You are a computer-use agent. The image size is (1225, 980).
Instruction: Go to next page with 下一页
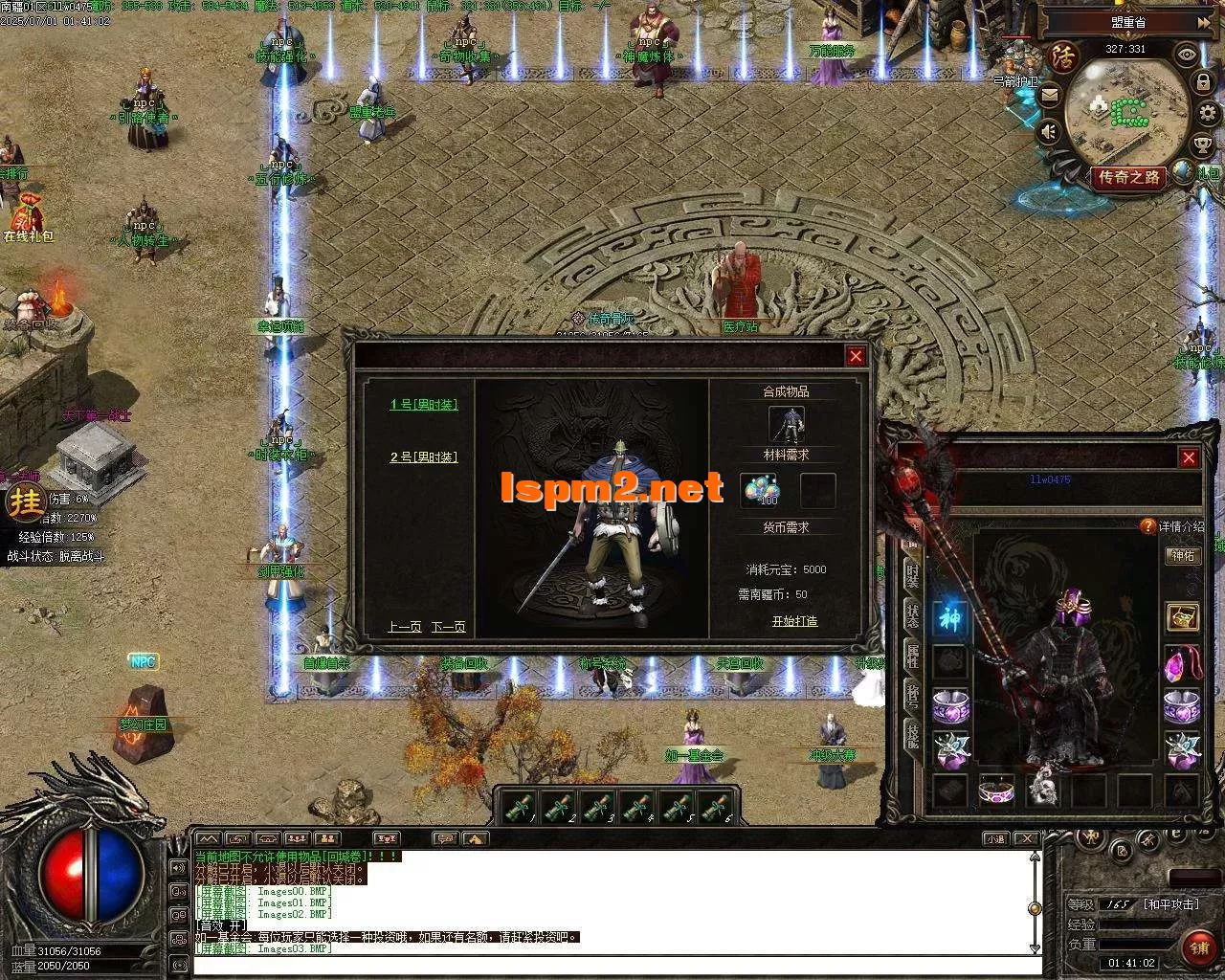coord(448,627)
